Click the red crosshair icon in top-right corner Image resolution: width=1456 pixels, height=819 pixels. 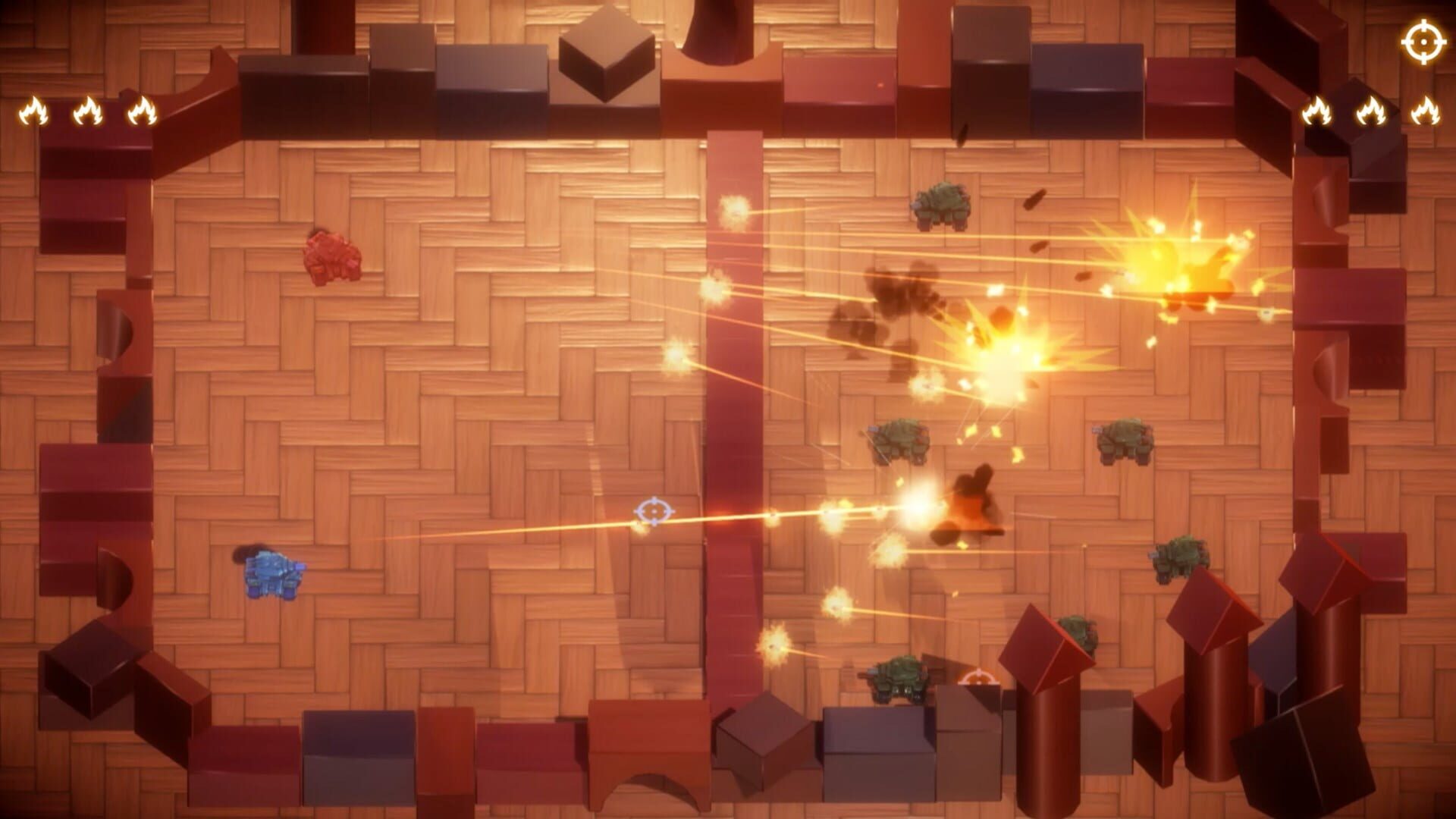[x=1423, y=42]
